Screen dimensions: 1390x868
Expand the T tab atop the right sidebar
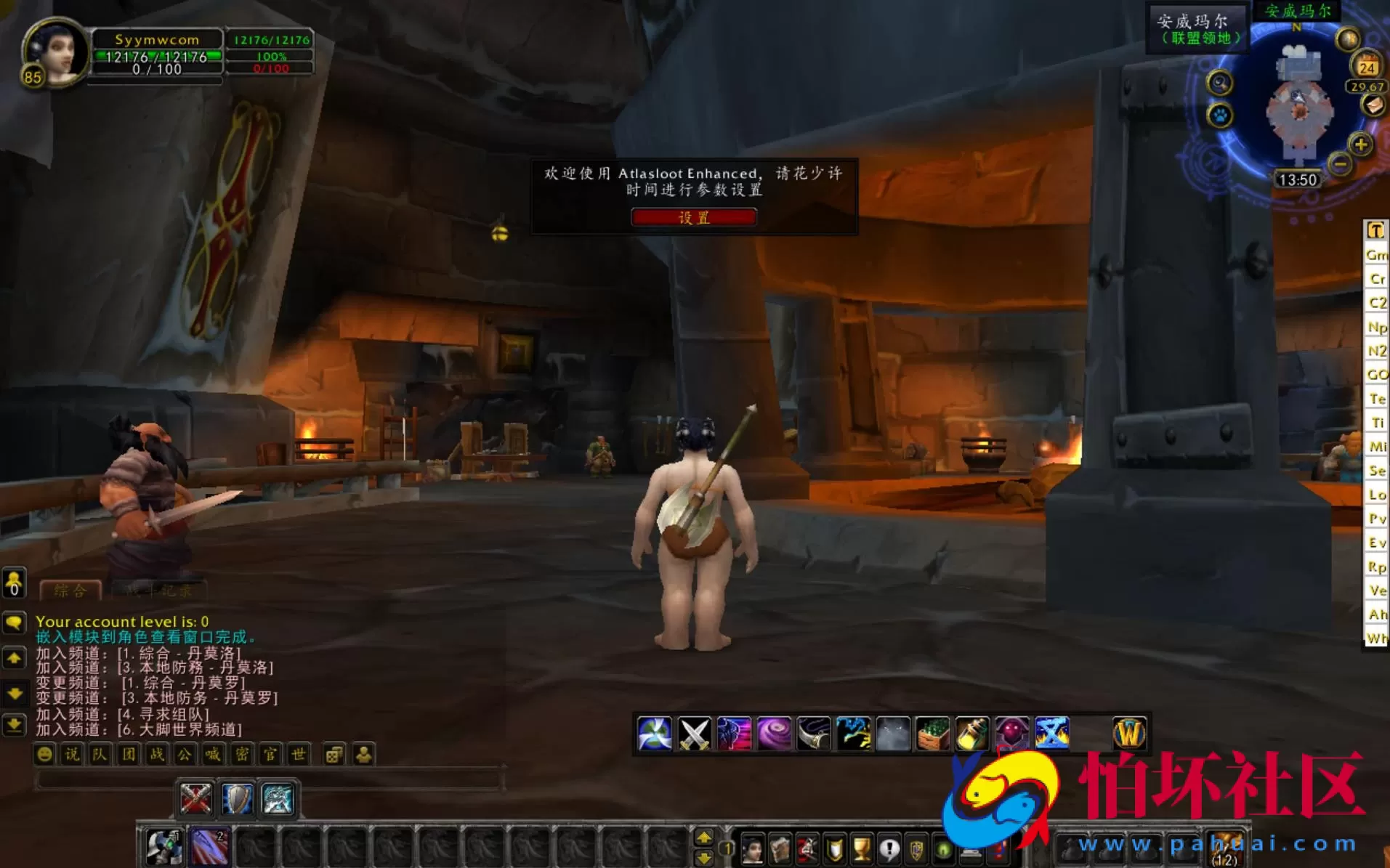pos(1375,230)
